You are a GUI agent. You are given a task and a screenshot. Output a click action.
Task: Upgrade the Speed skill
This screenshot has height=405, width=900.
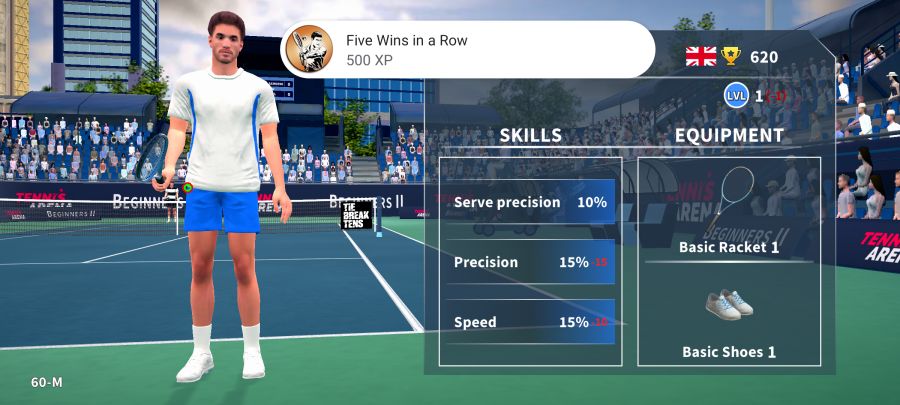(530, 322)
